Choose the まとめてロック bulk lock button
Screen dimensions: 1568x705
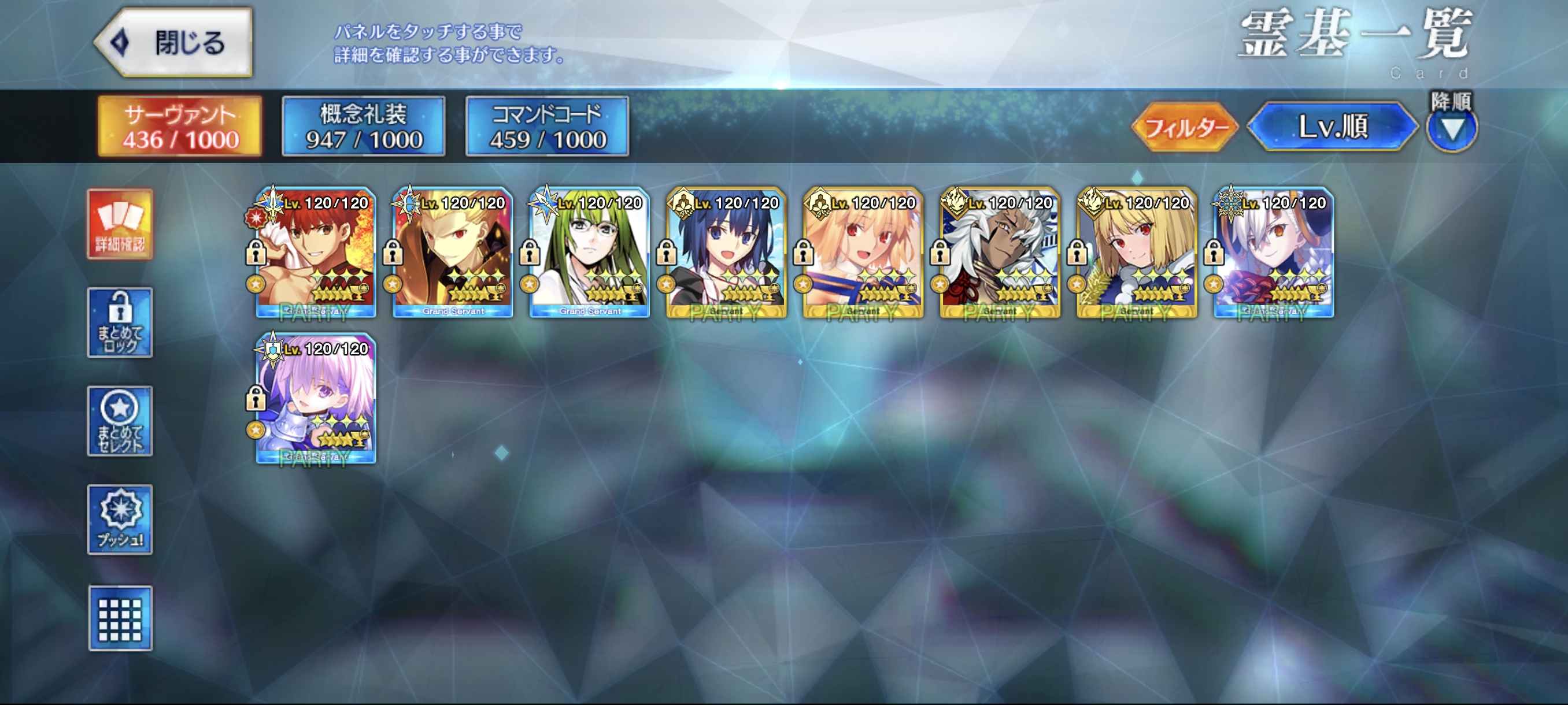click(x=120, y=322)
